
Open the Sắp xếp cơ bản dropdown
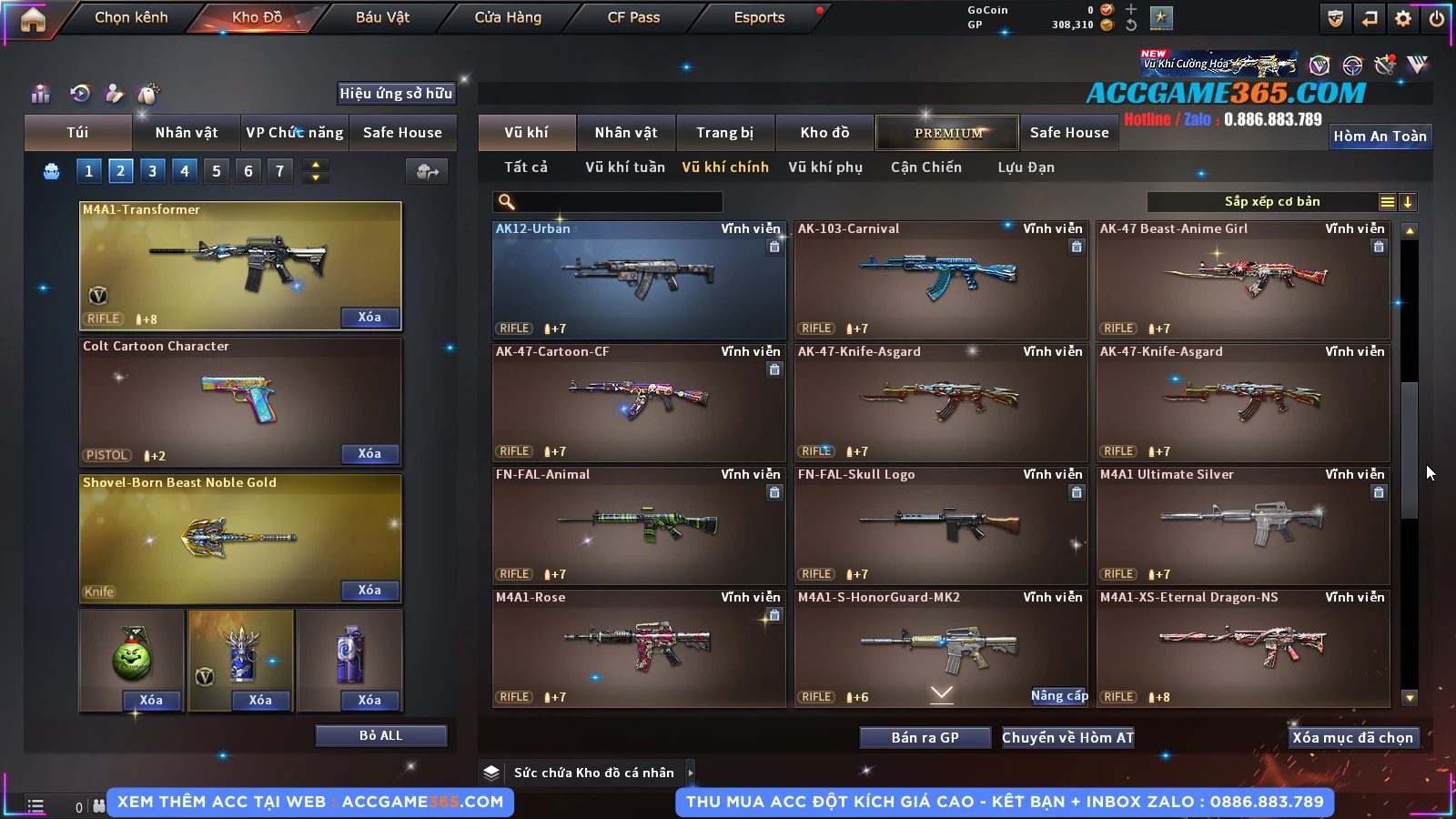(x=1271, y=202)
